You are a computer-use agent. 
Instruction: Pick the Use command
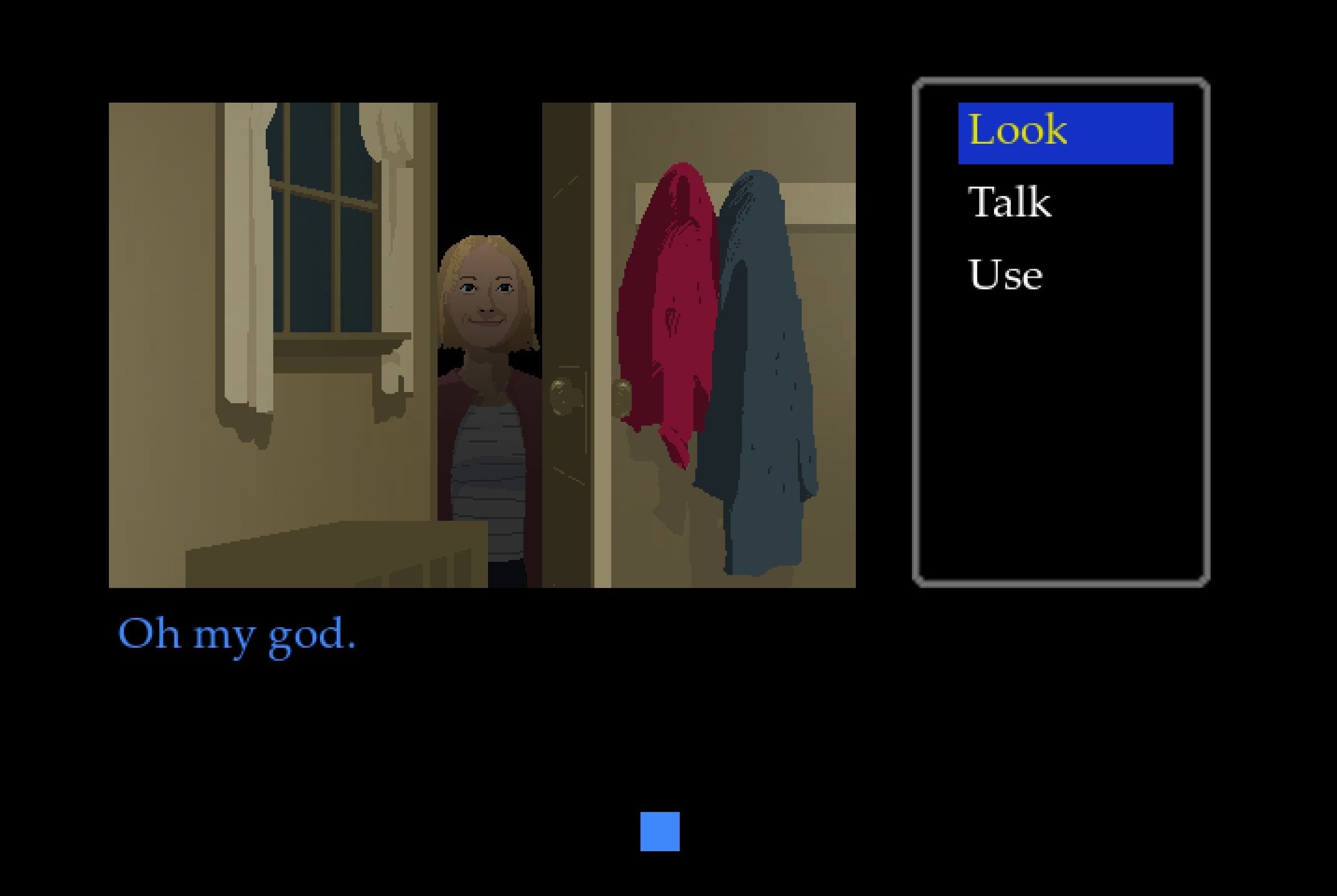(1005, 275)
